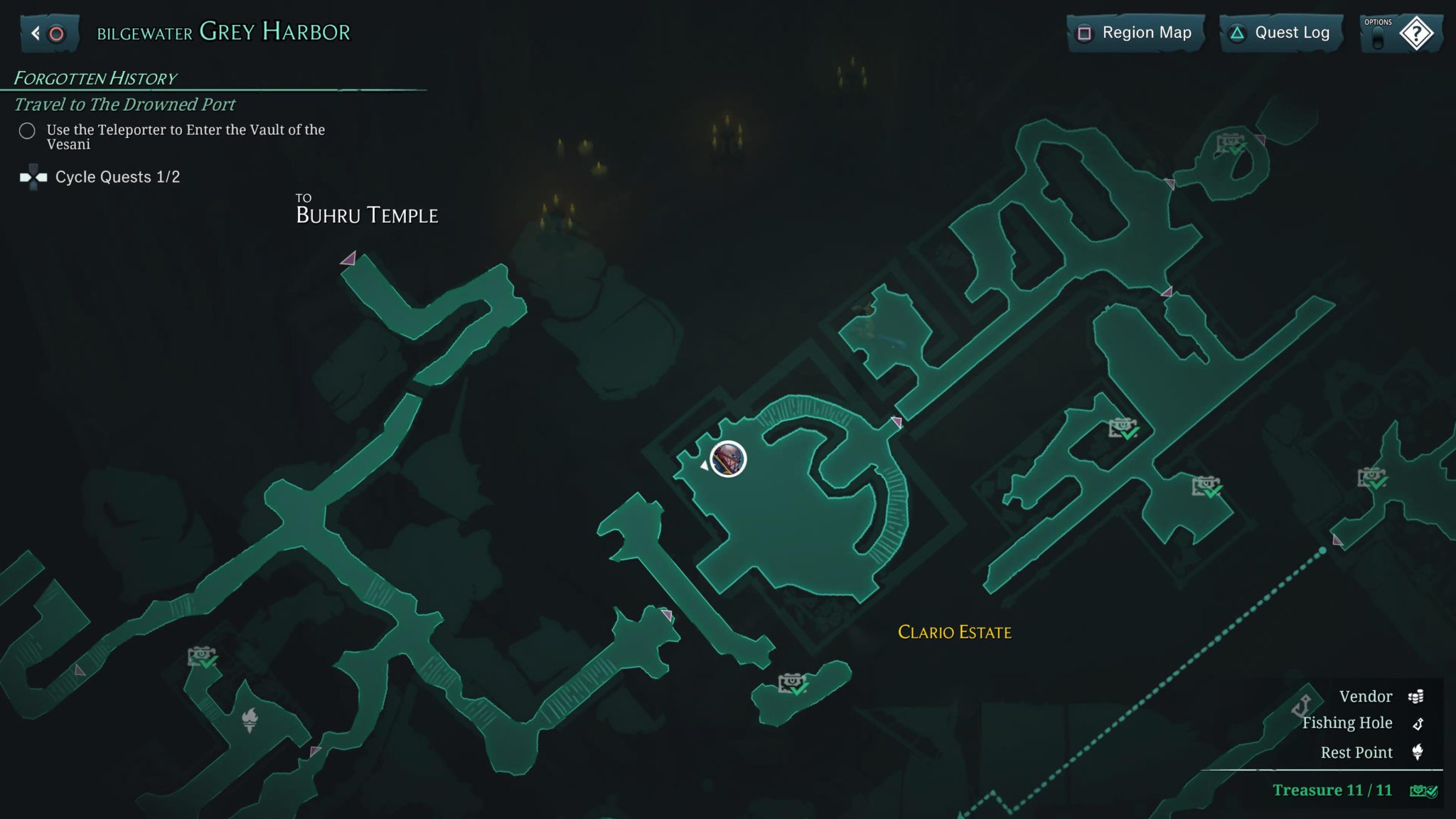The width and height of the screenshot is (1456, 819).
Task: Click the back arrow in the top-left
Action: coord(34,31)
